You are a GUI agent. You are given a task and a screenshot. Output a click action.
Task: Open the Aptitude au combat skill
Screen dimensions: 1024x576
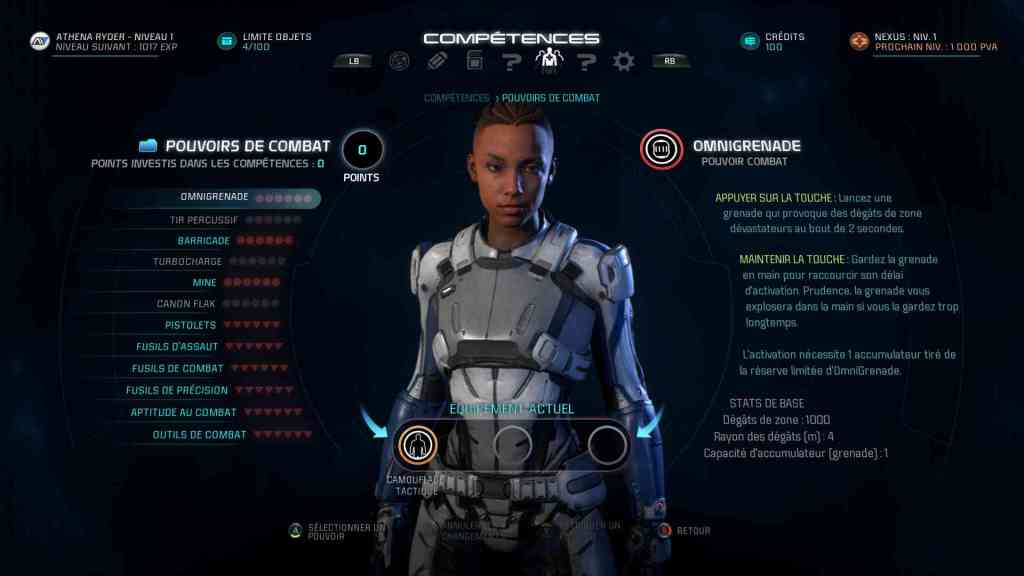(183, 412)
